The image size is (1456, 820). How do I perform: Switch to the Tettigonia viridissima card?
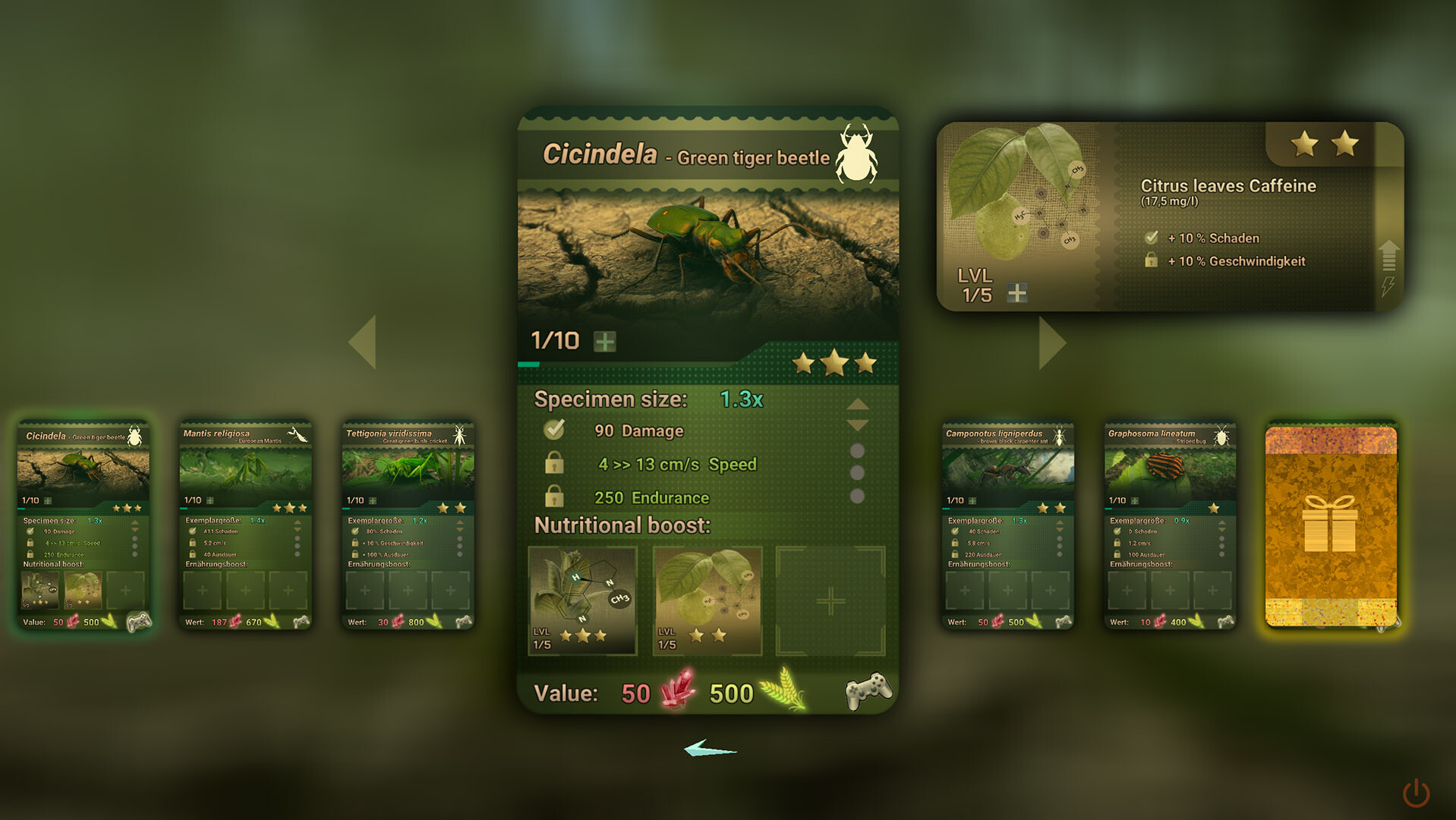coord(407,524)
